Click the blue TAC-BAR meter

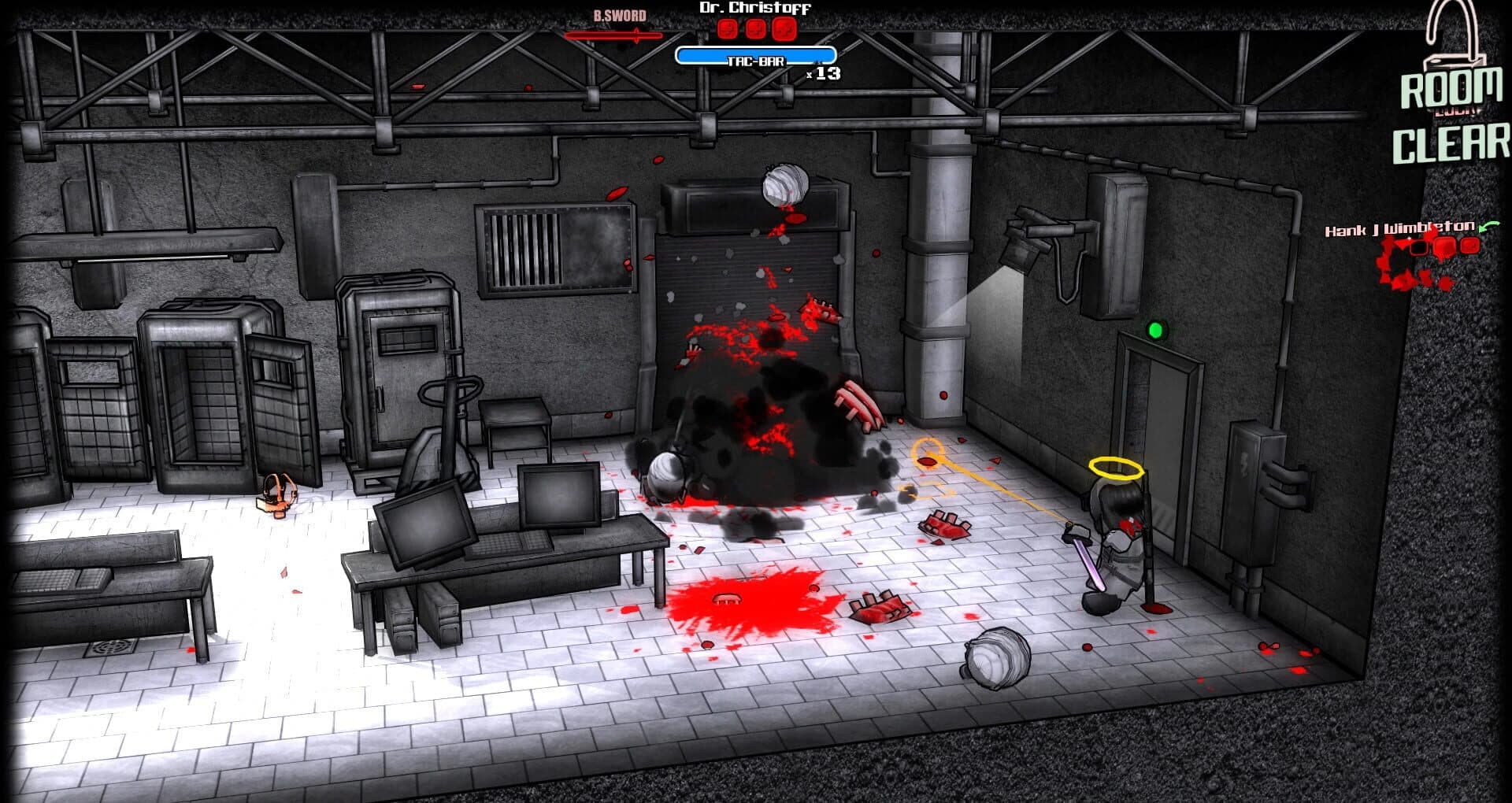click(x=755, y=54)
